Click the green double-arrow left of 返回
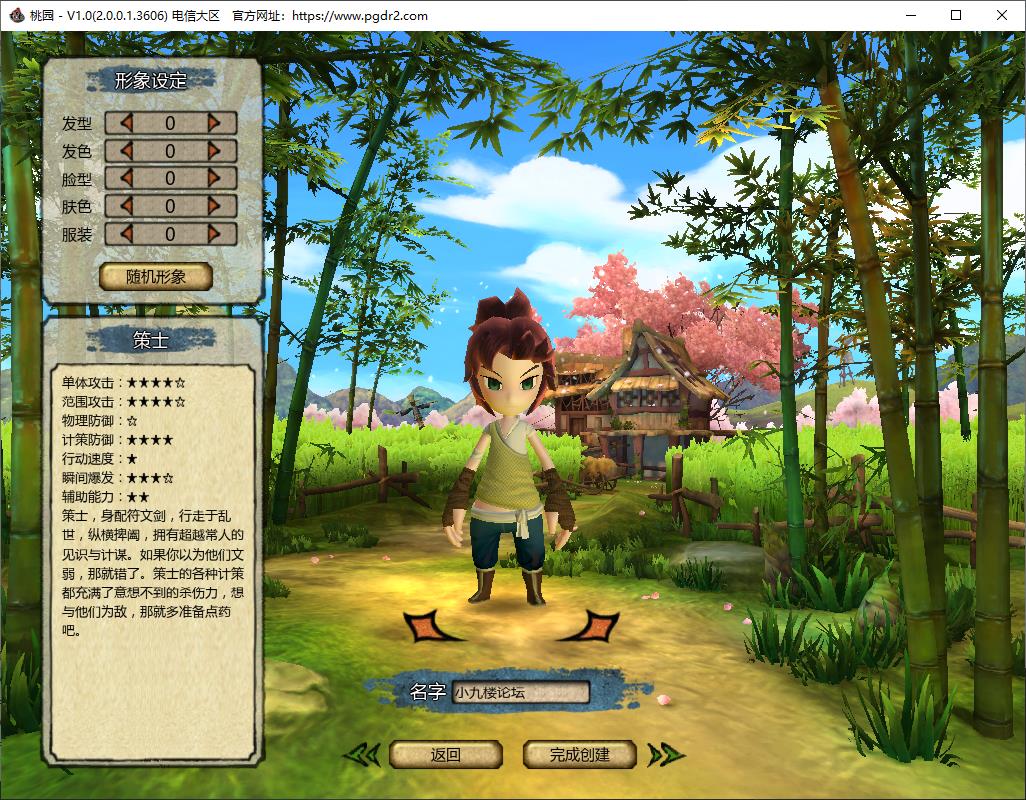 pyautogui.click(x=362, y=755)
